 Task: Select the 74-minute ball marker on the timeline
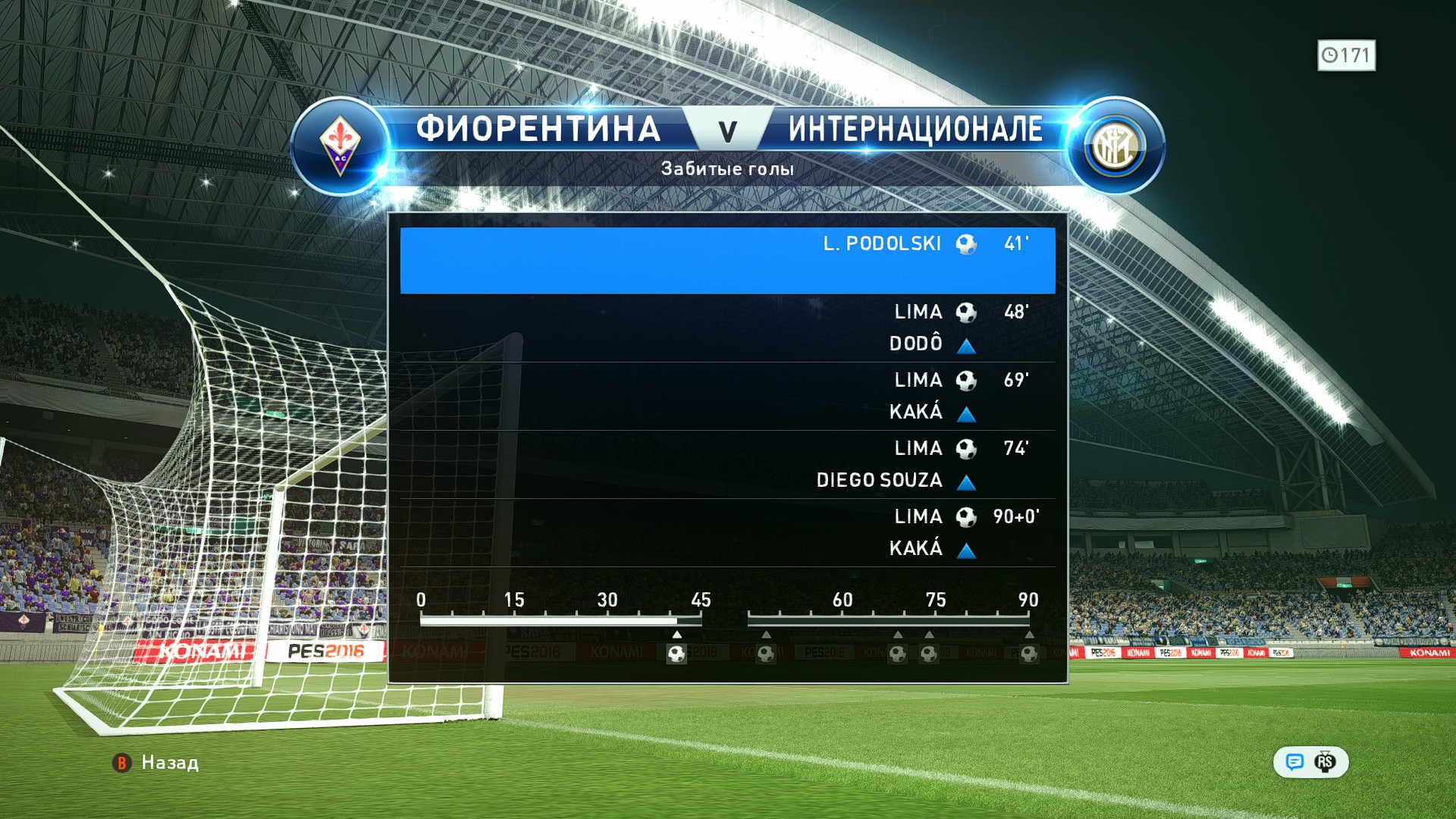tap(929, 654)
